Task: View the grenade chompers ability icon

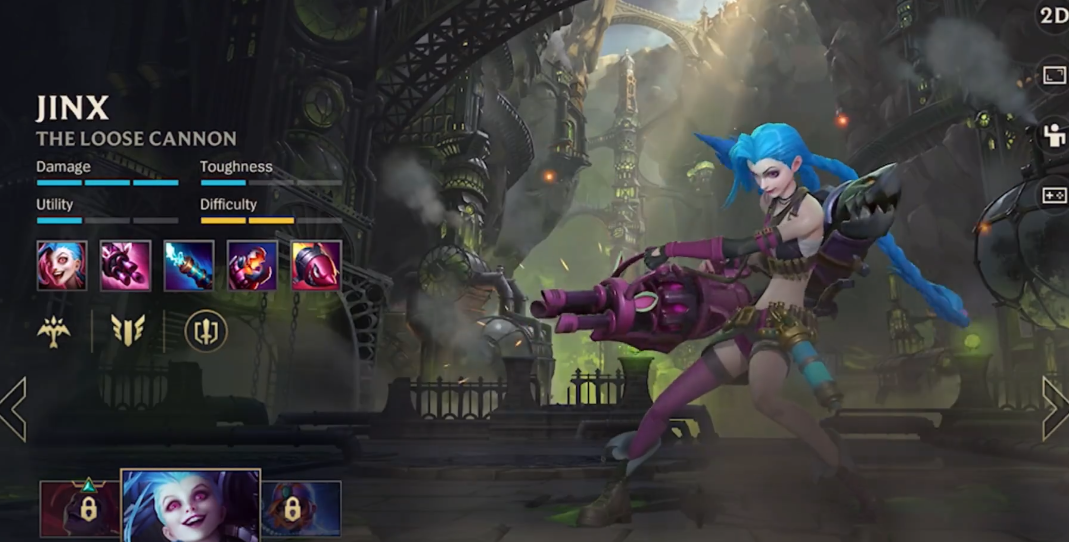Action: tap(252, 266)
